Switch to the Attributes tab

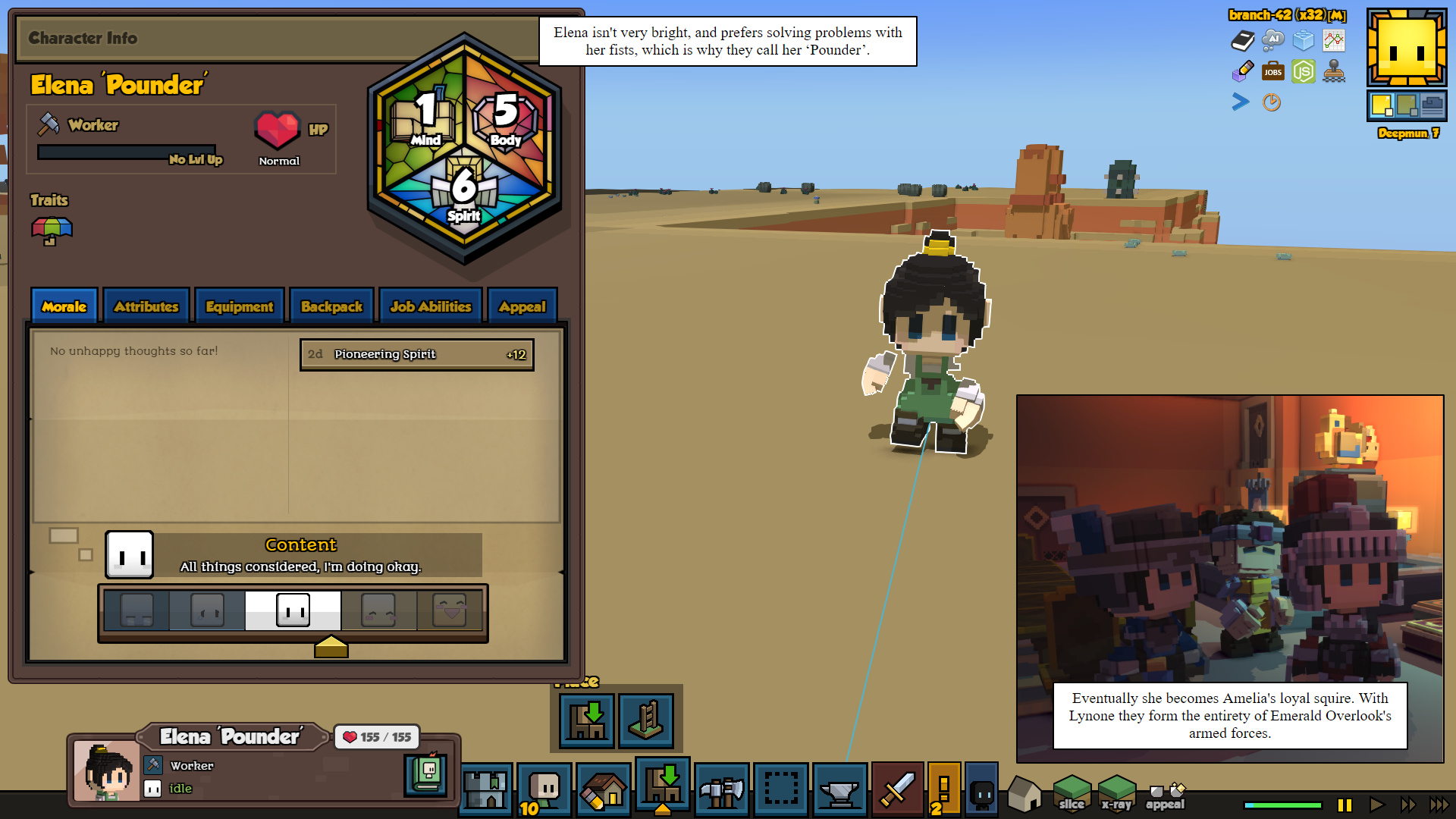pyautogui.click(x=146, y=306)
